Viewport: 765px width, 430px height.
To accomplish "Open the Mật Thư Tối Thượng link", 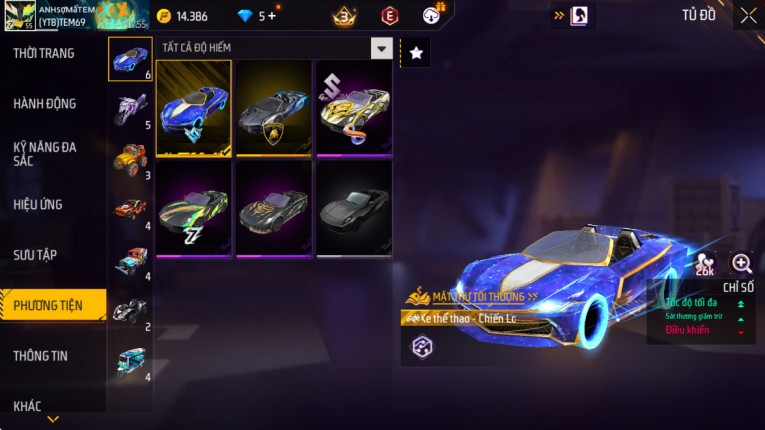I will (477, 297).
